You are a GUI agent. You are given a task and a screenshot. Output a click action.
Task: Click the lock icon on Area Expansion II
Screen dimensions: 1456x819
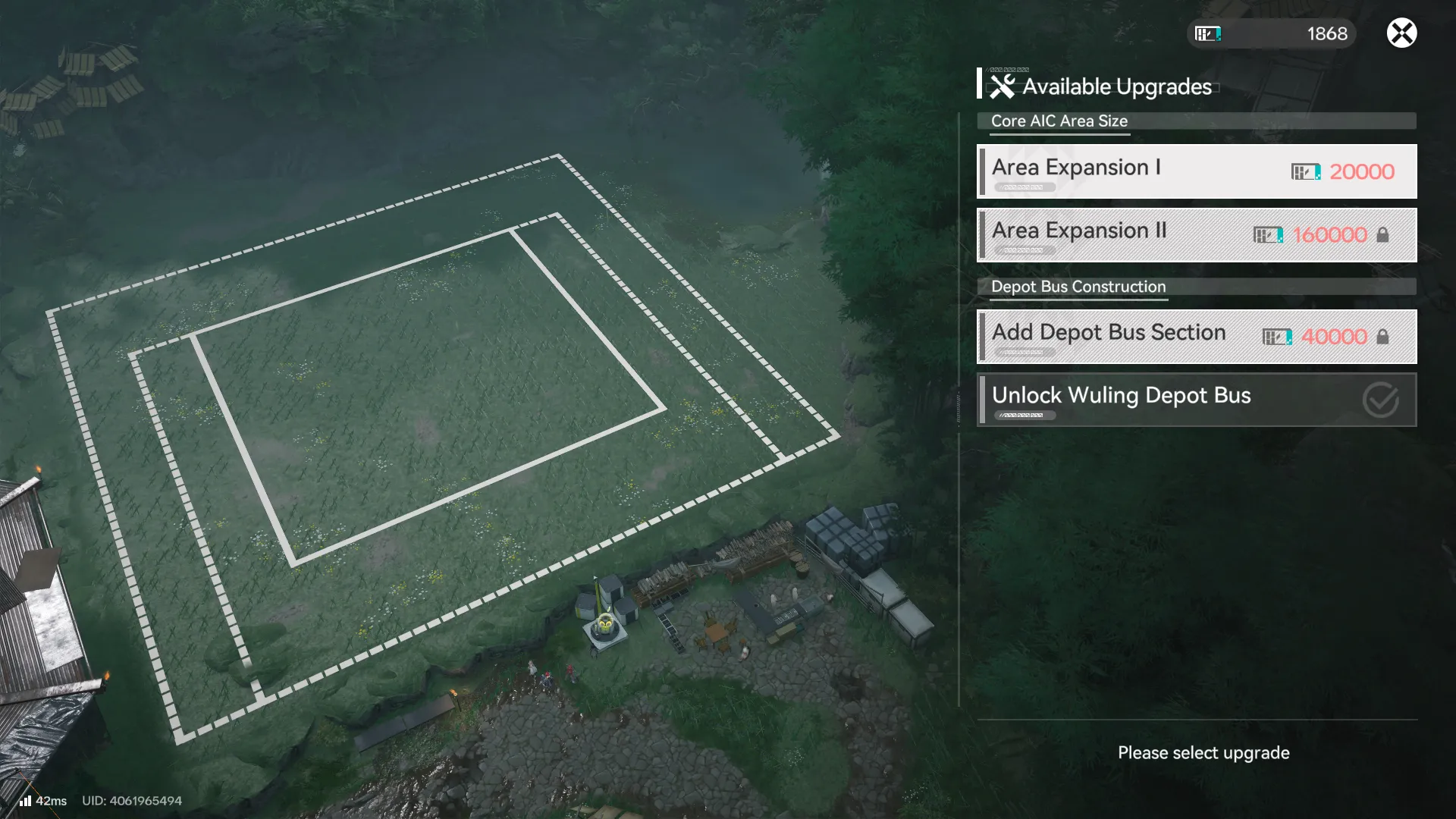coord(1385,234)
